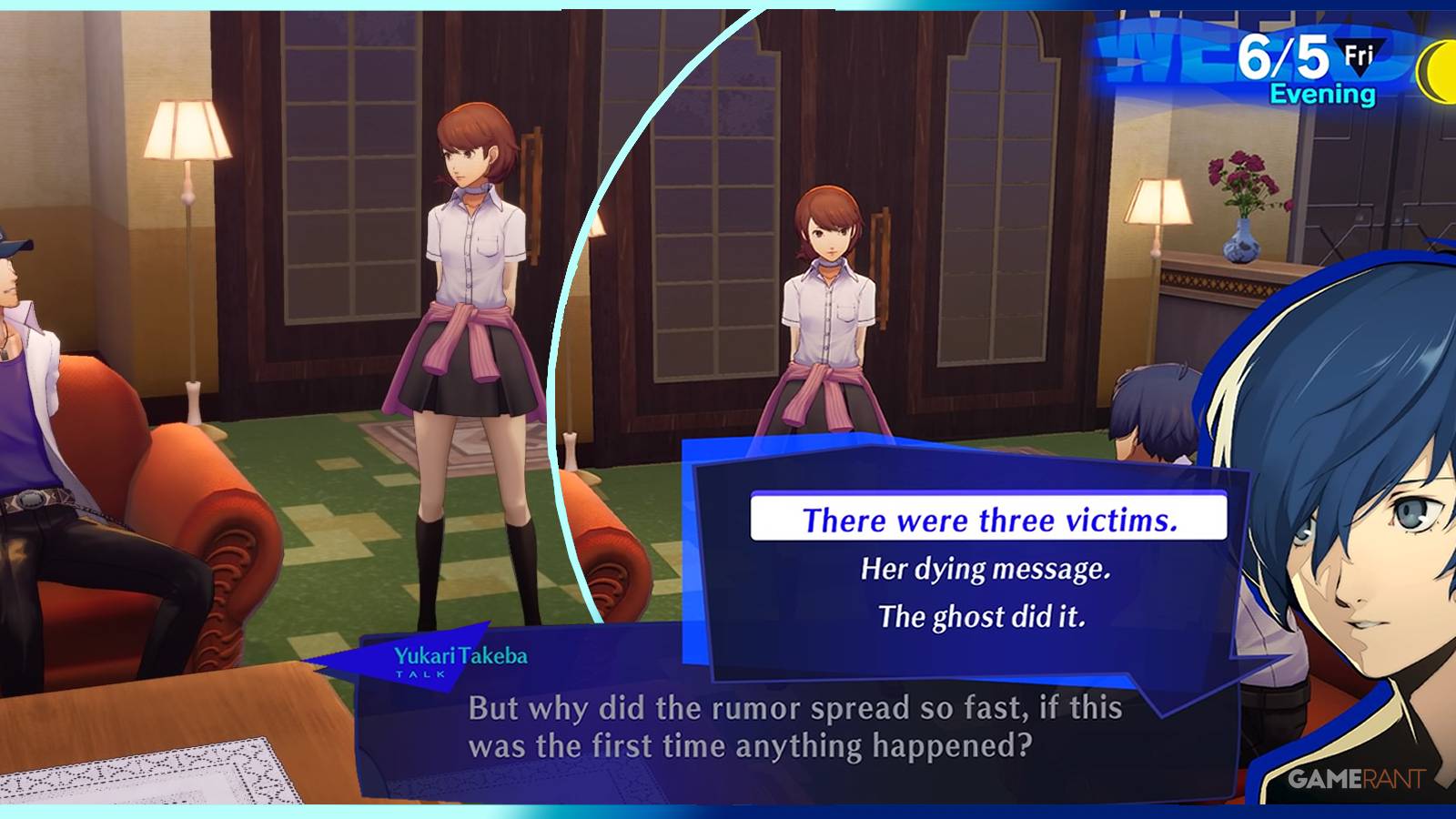
Task: Open the Fri dropdown marker on the date
Action: [x=1361, y=58]
